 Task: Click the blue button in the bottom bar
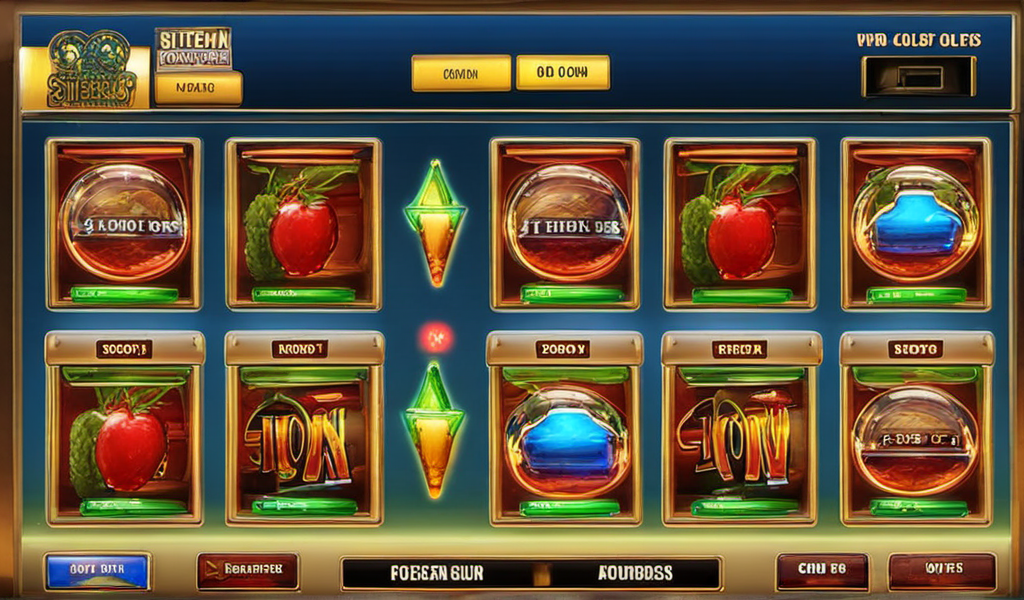coord(97,571)
